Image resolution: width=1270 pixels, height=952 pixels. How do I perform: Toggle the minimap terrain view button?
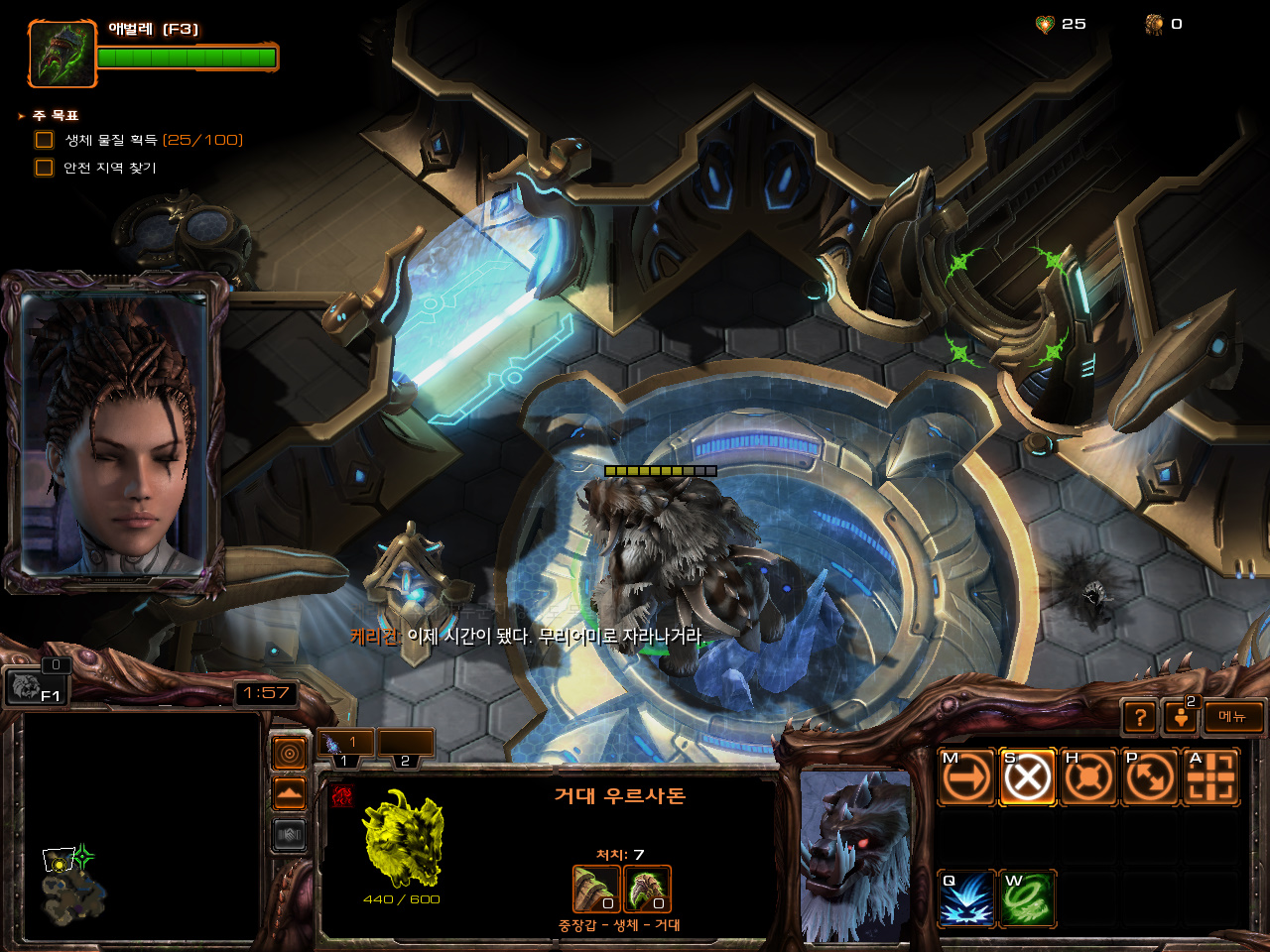(290, 793)
